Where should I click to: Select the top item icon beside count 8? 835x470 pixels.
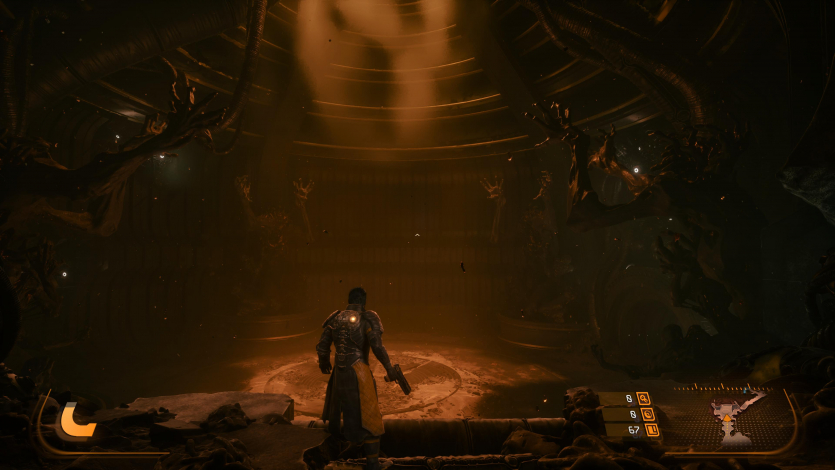[x=642, y=398]
